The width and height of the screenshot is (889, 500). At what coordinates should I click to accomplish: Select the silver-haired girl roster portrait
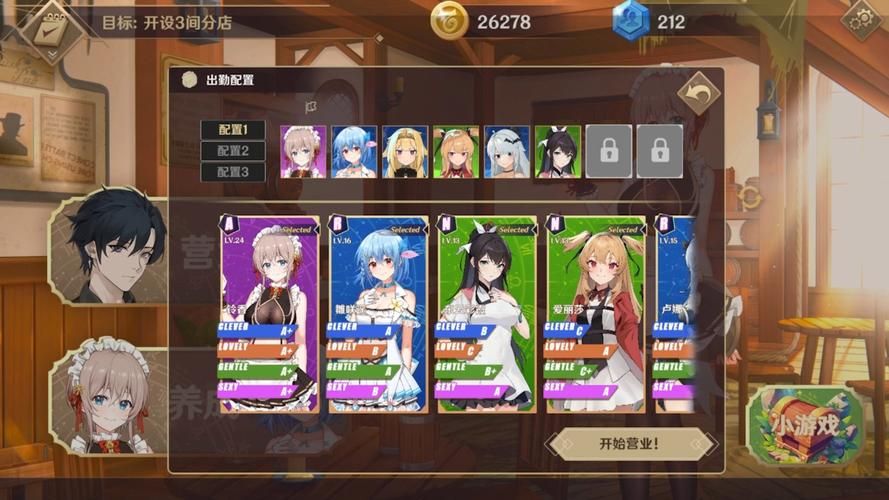(x=506, y=152)
